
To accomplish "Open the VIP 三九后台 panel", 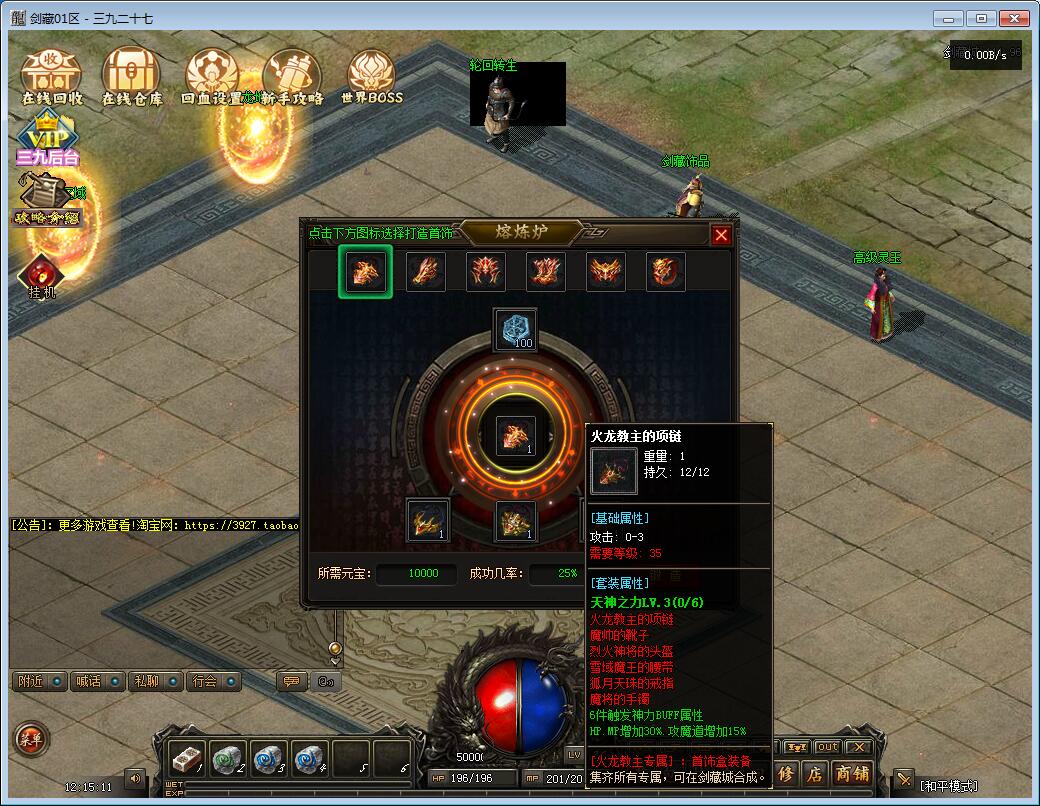I will 46,142.
